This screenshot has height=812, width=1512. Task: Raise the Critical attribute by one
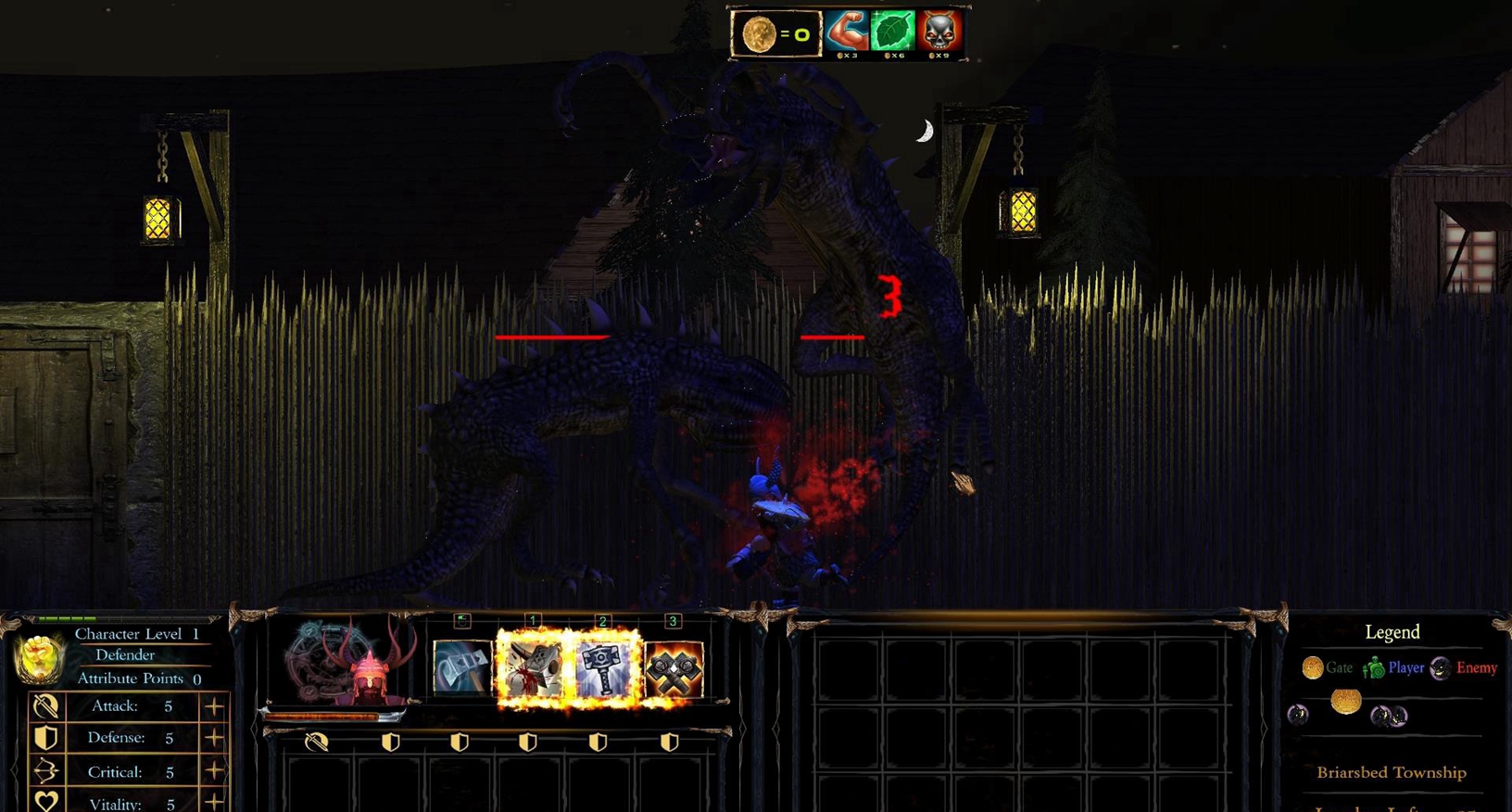pos(214,771)
